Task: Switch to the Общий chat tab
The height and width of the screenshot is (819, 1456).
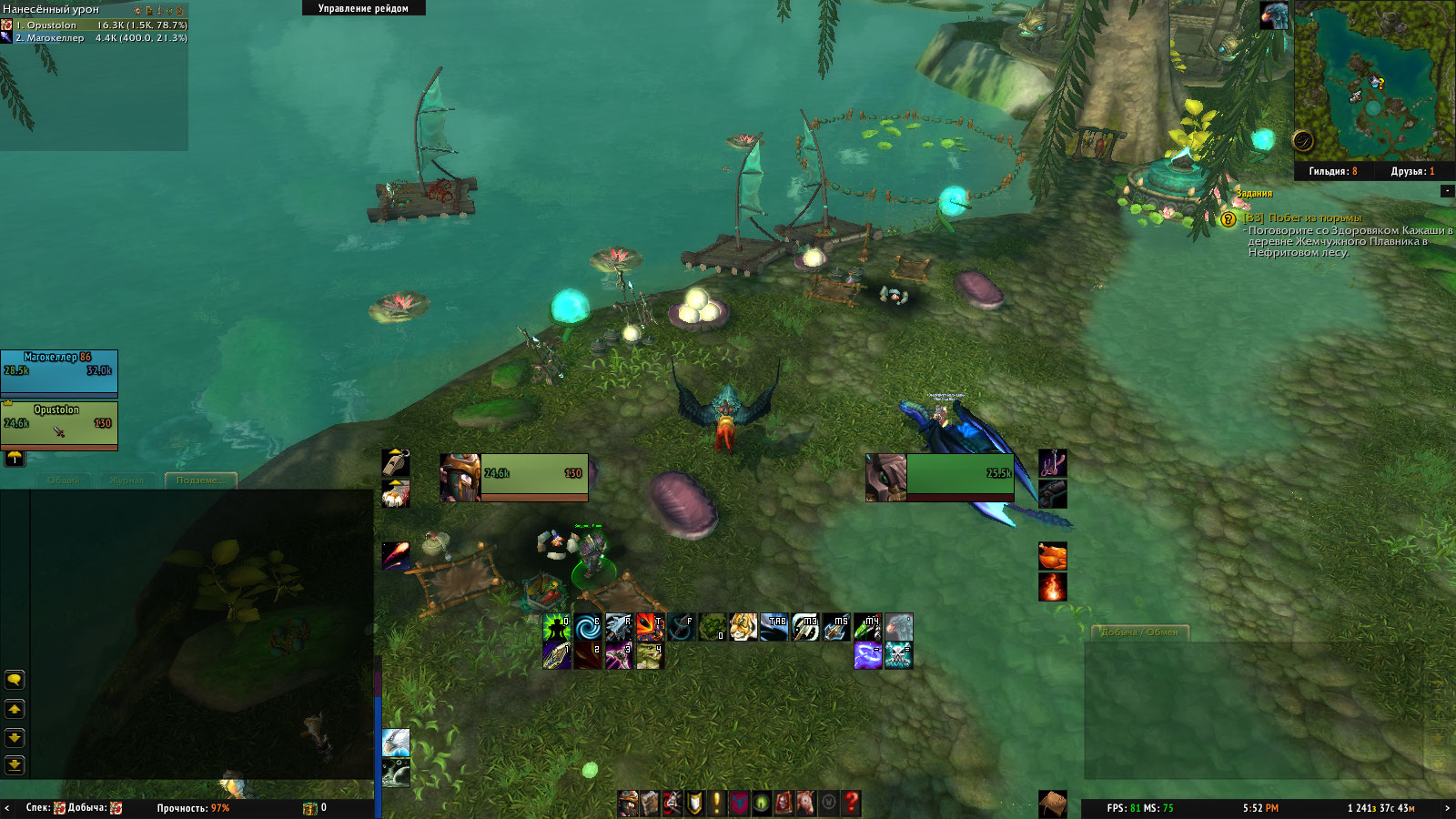Action: point(64,480)
